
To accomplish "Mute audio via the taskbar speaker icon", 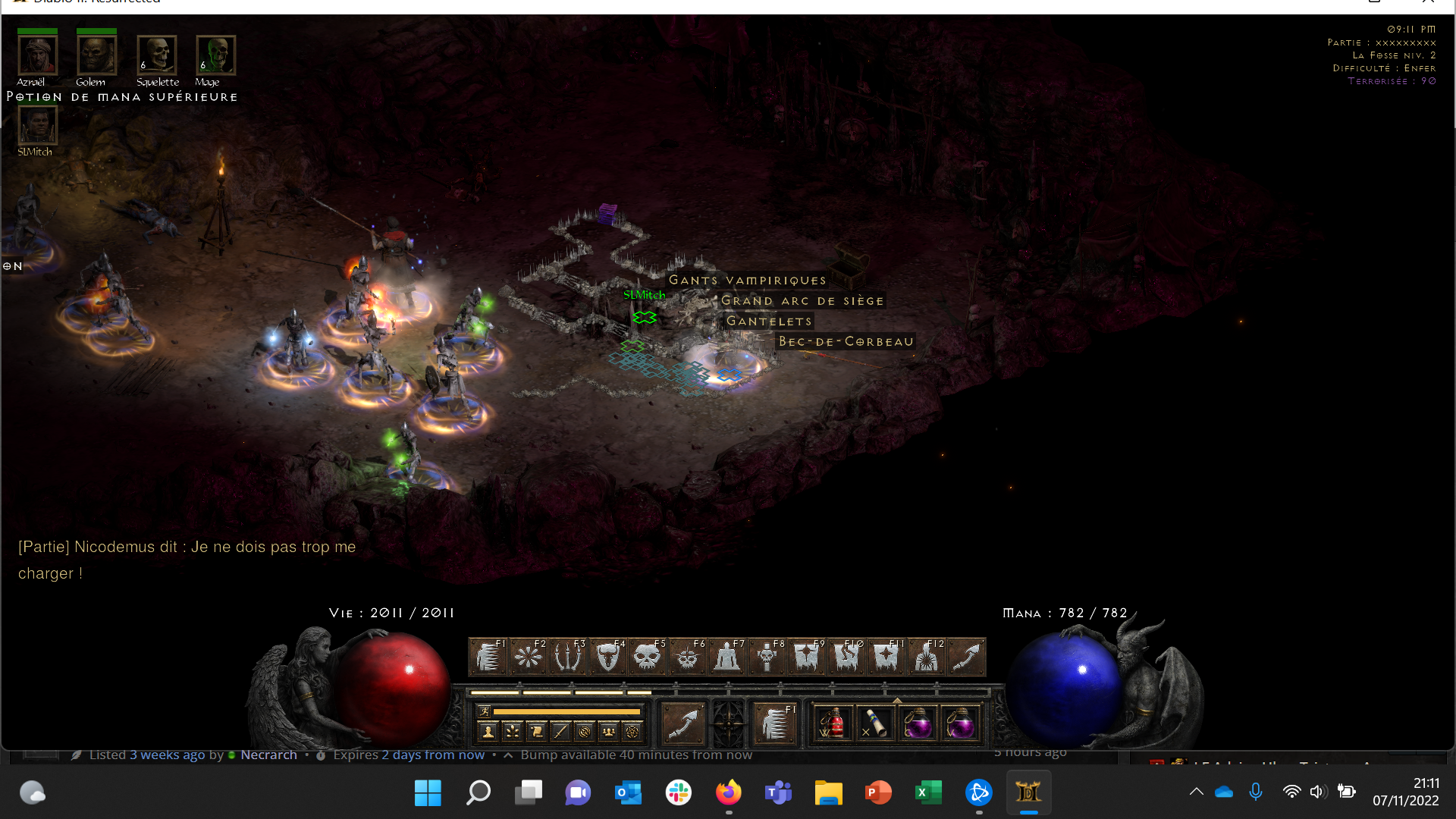I will click(x=1319, y=792).
